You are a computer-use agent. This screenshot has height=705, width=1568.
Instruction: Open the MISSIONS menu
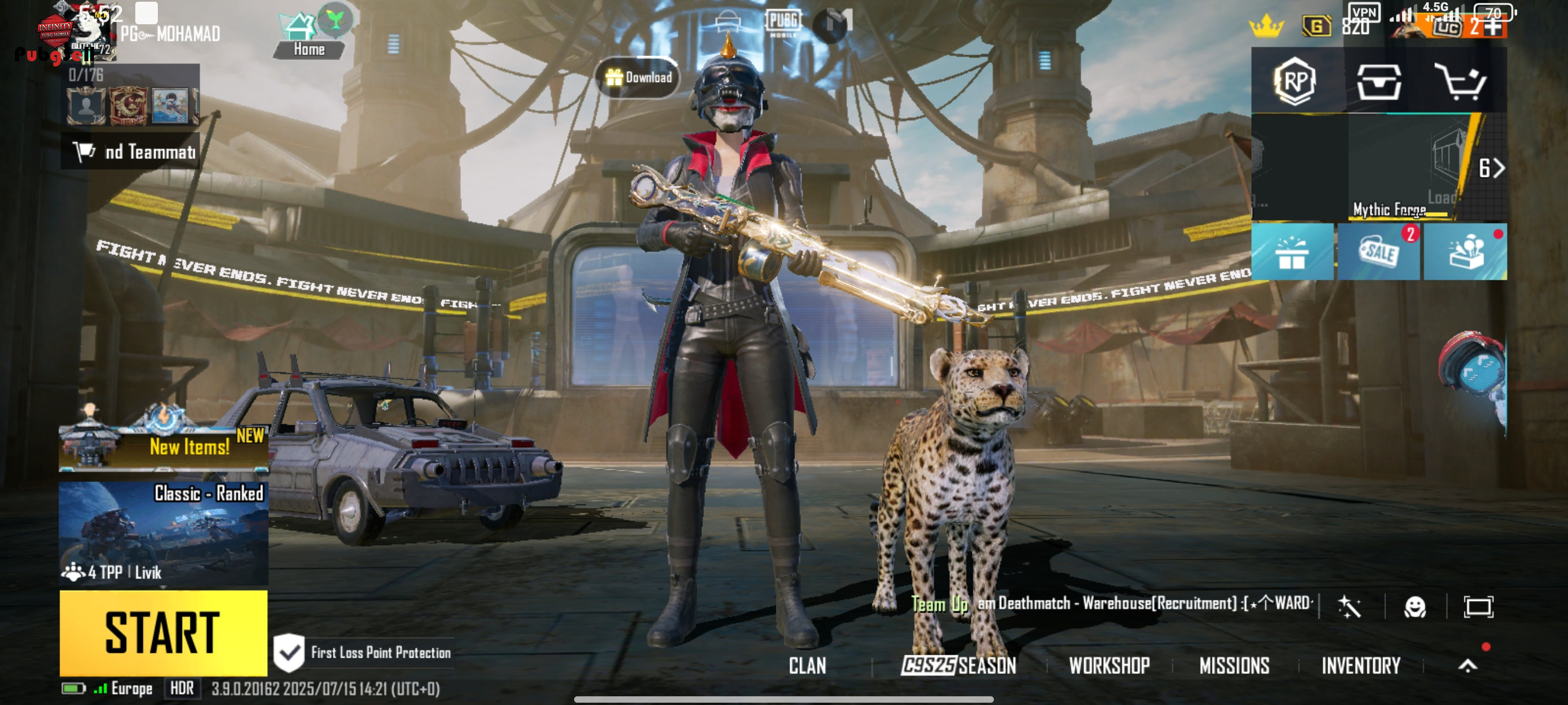[x=1234, y=666]
